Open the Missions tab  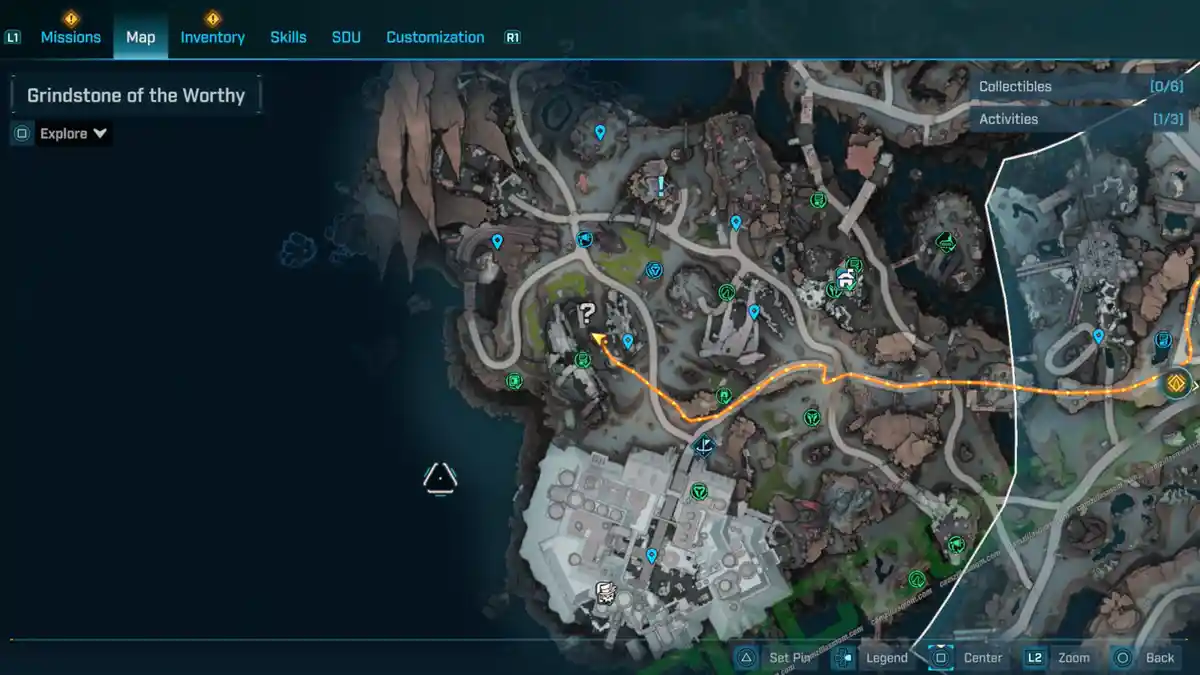coord(70,37)
